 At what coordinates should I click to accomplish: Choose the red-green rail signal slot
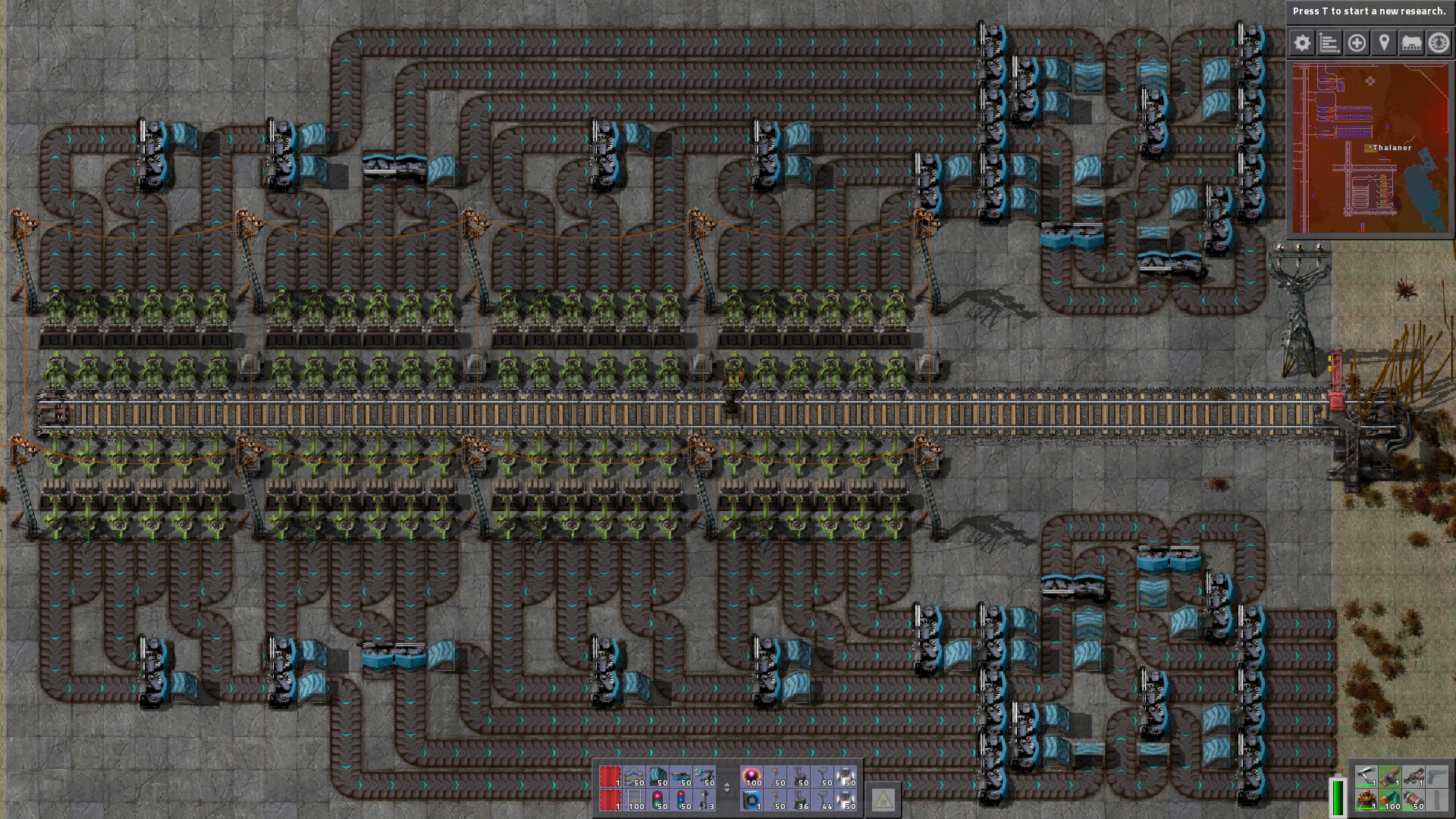click(657, 800)
